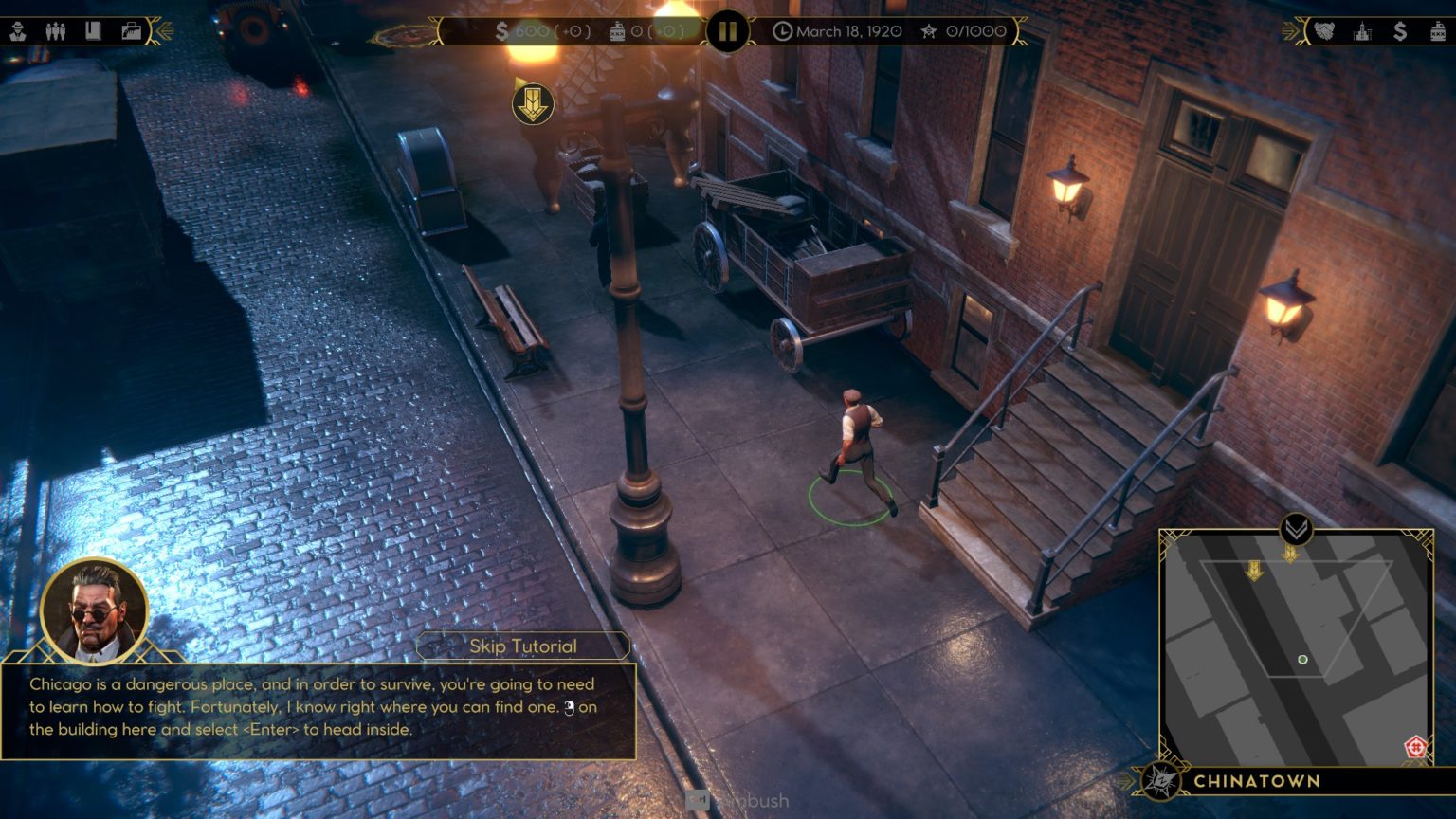Open the finances dollar sign icon
This screenshot has width=1456, height=819.
point(1400,31)
